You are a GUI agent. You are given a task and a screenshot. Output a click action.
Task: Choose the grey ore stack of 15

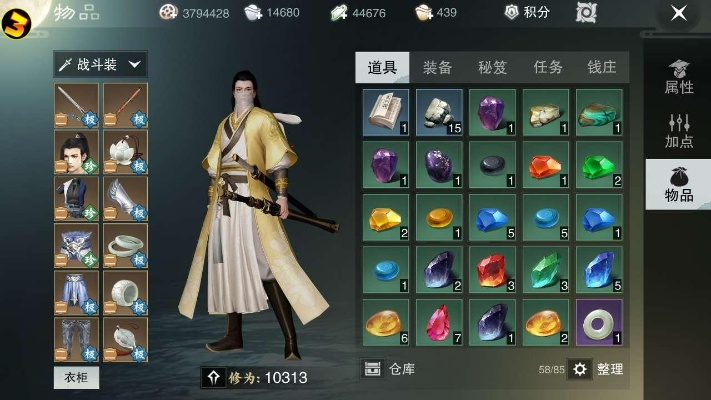439,112
